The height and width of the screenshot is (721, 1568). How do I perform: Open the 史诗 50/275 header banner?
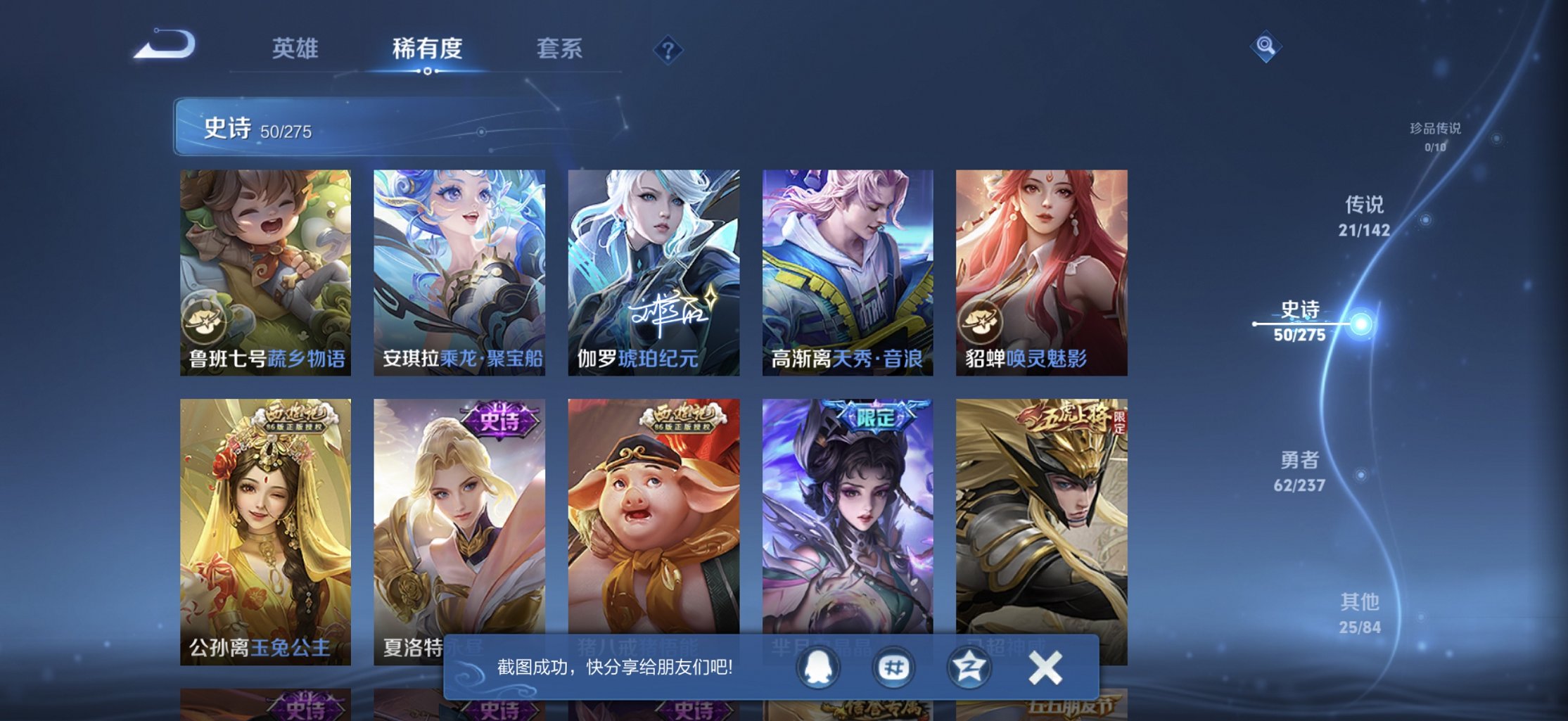point(352,129)
